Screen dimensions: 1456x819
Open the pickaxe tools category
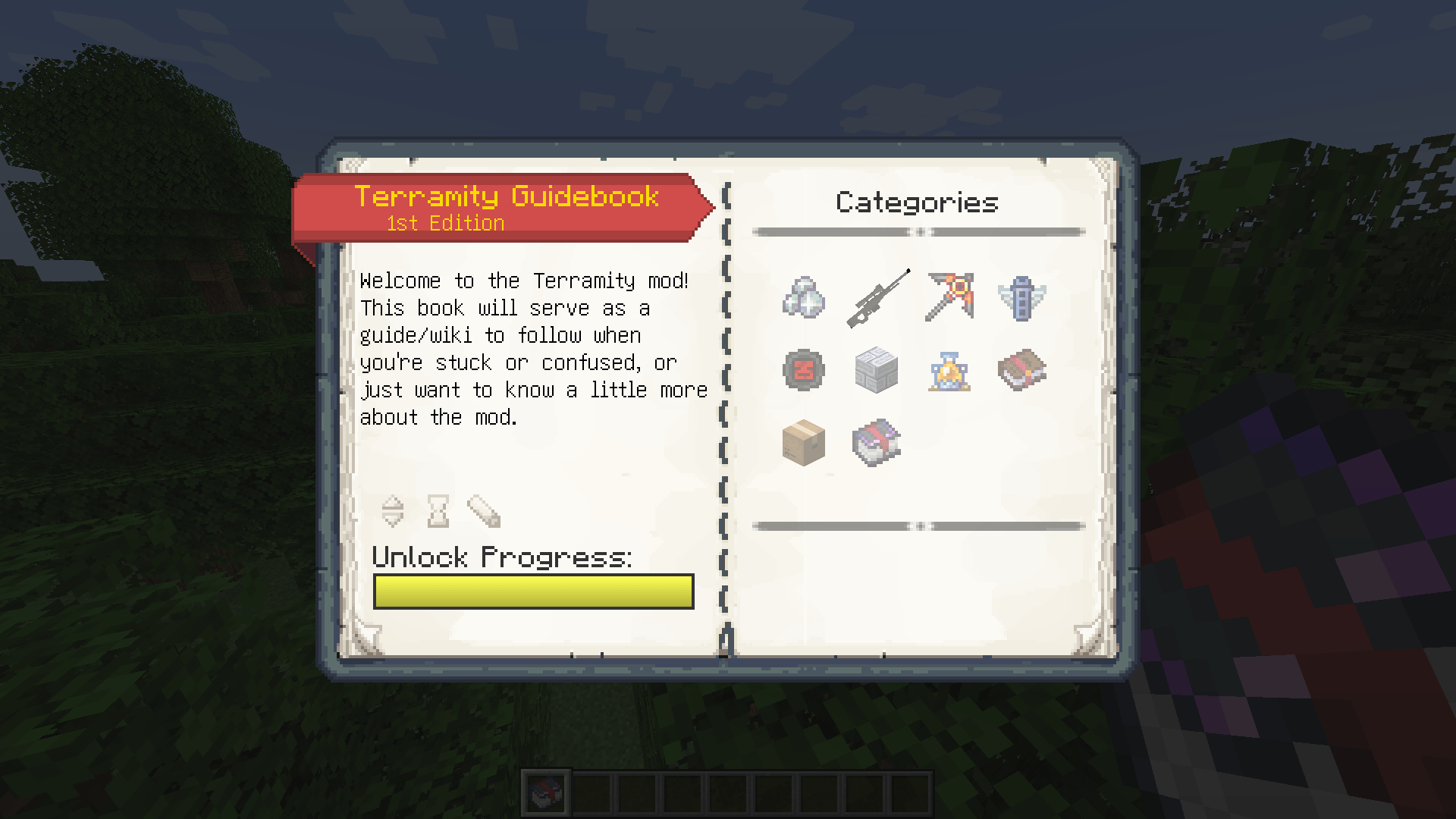949,297
